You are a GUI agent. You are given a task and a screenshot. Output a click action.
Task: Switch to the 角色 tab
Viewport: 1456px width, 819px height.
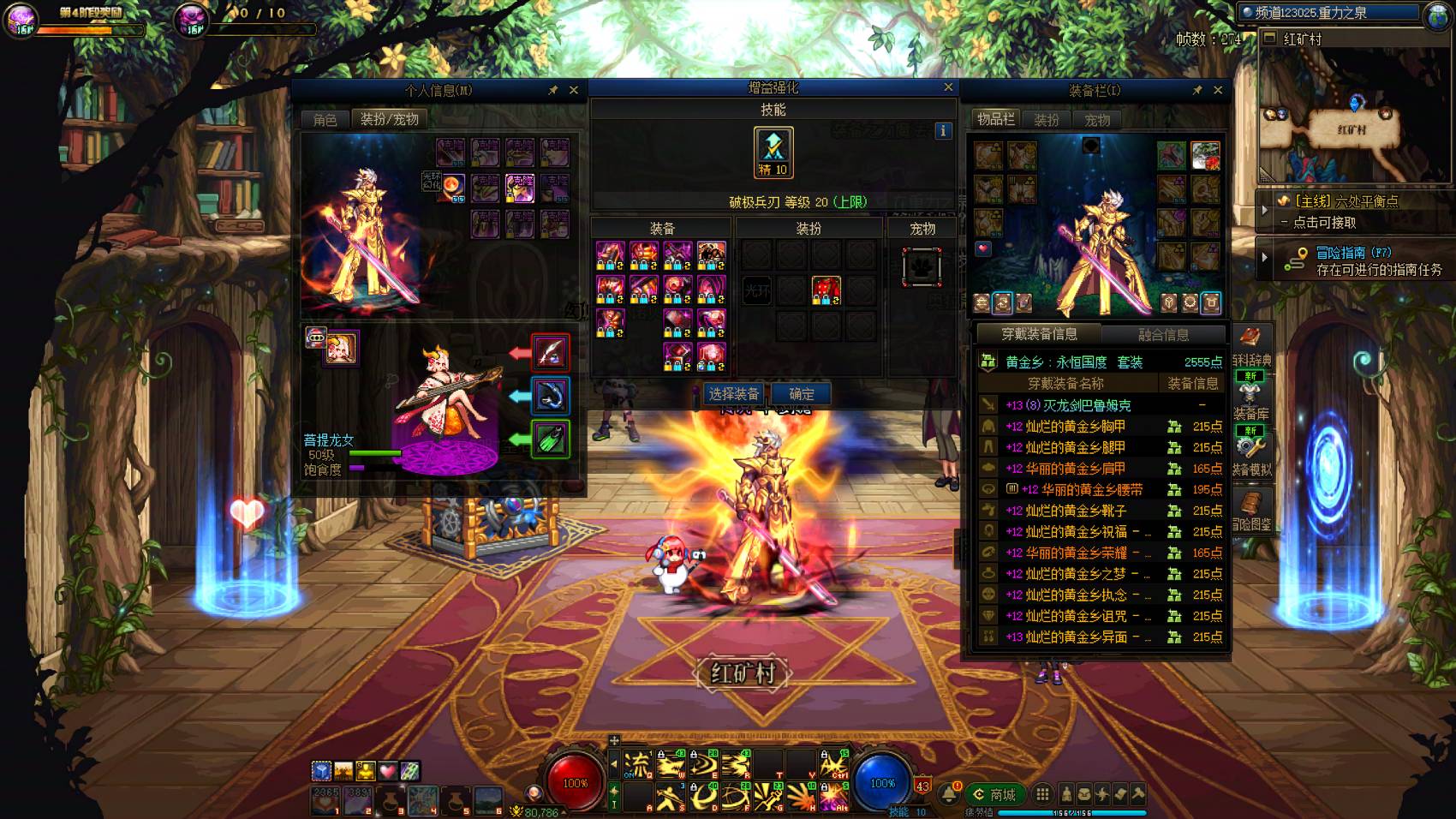pyautogui.click(x=325, y=120)
